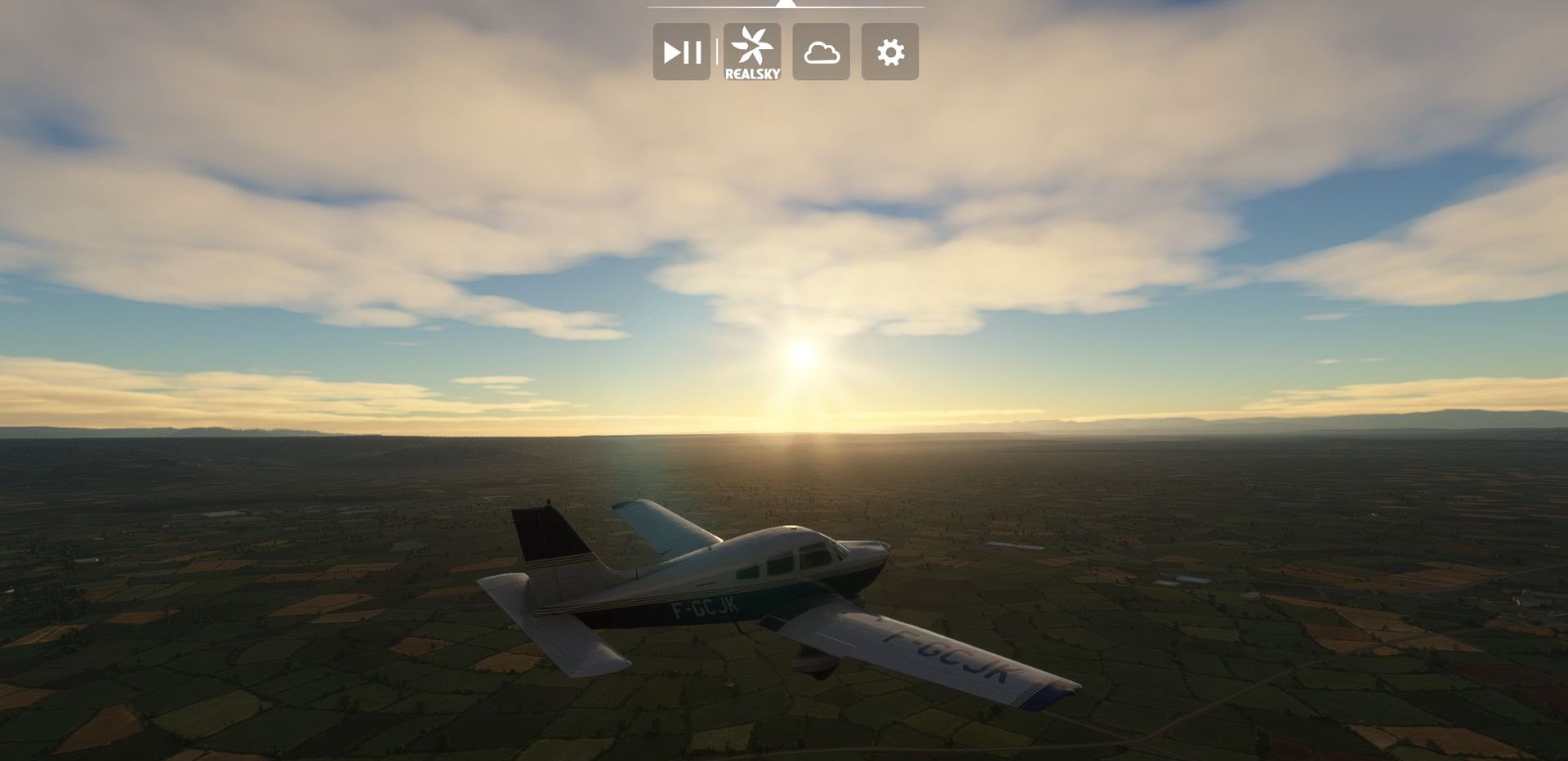
Task: Open the RealSky toolbar panel
Action: (752, 52)
